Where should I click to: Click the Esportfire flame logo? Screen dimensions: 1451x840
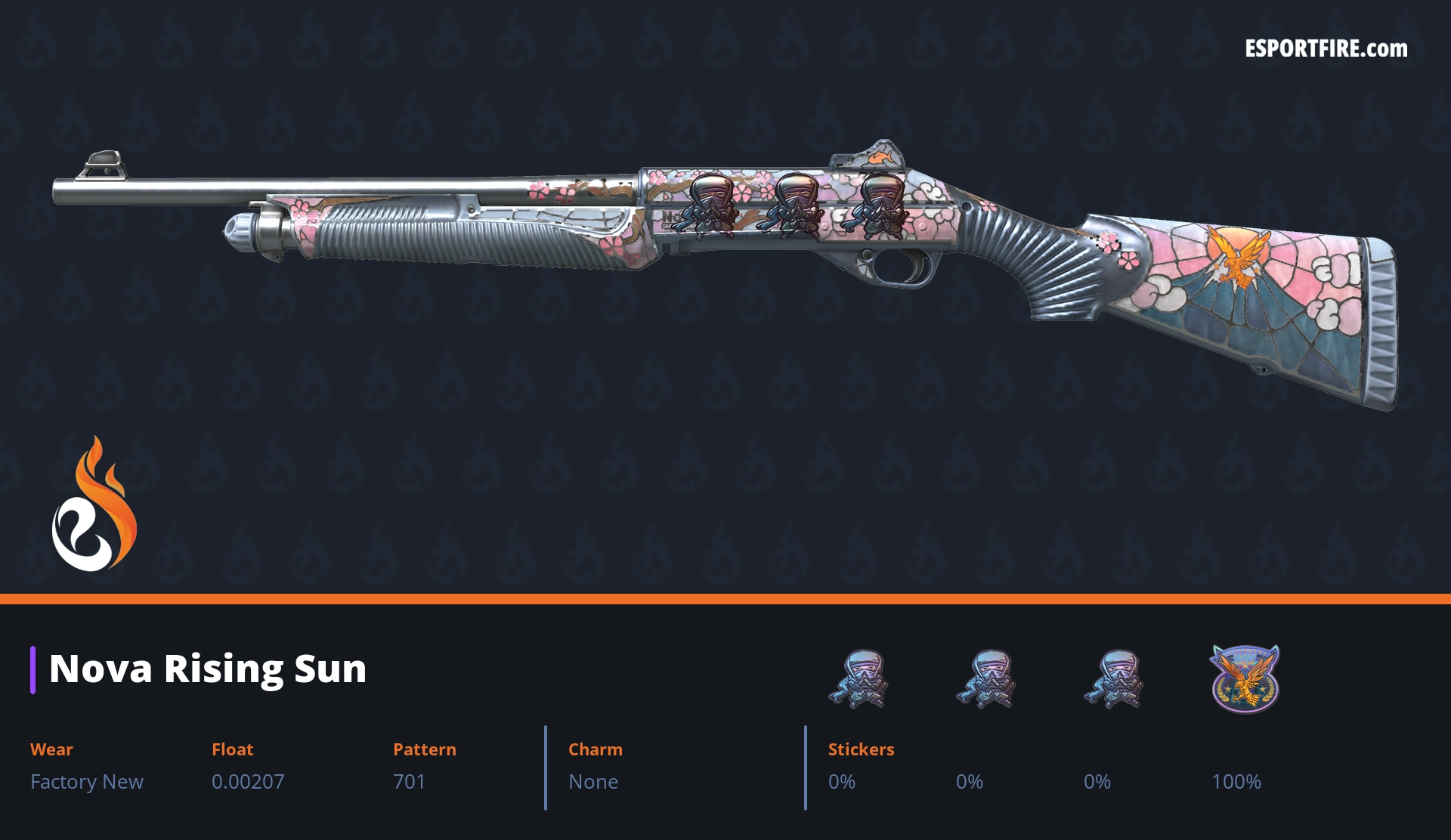click(94, 505)
